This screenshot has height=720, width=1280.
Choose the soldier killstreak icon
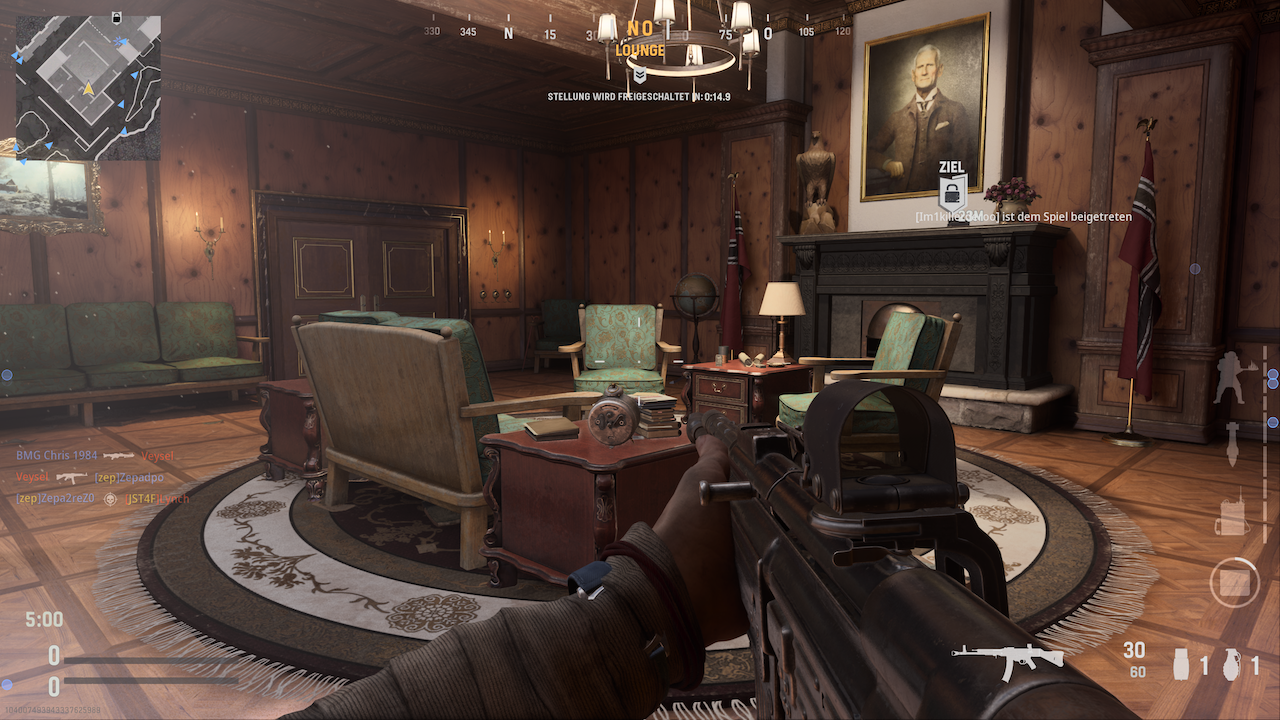(1230, 378)
